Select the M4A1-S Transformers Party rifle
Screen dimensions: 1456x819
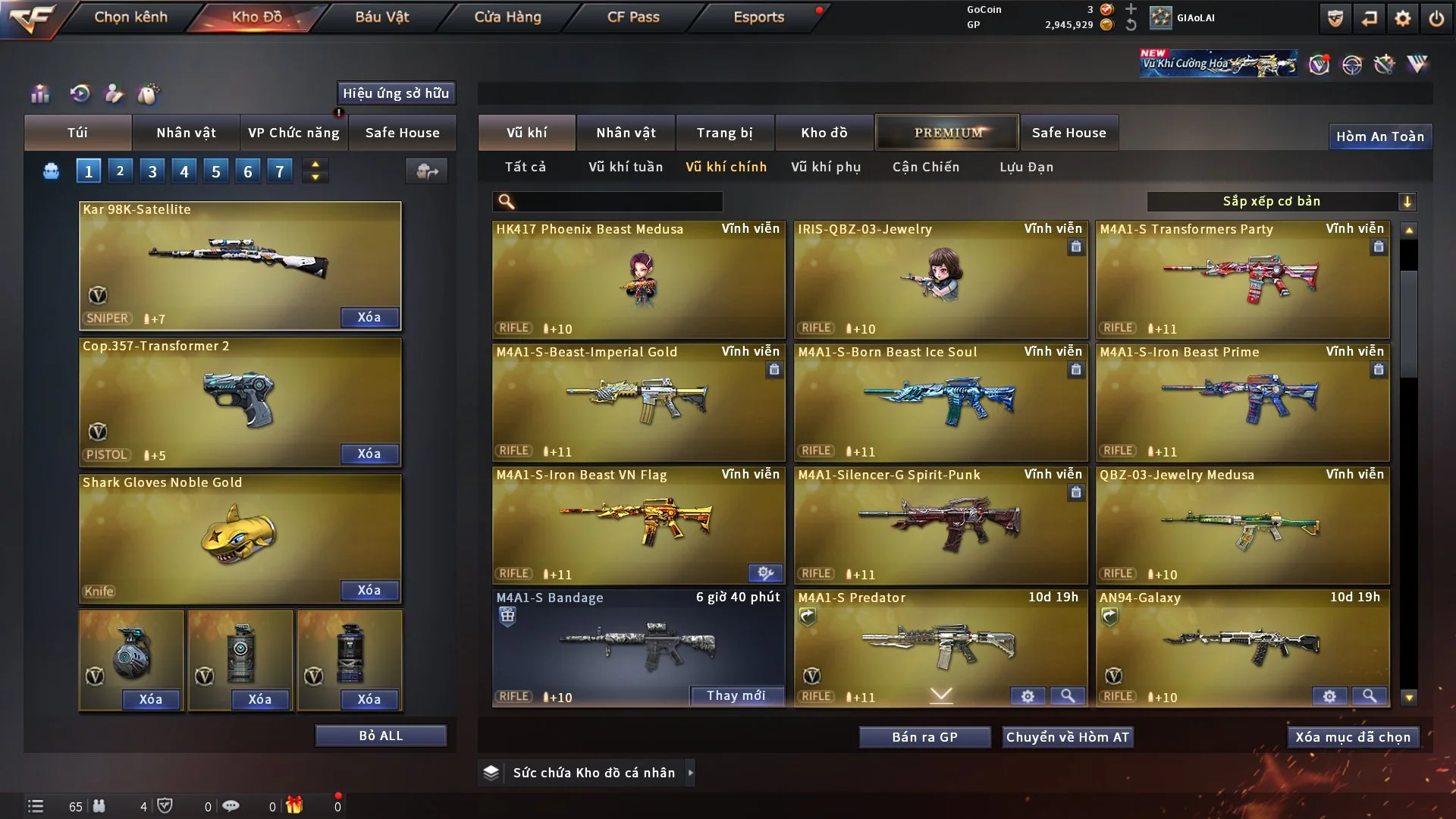tap(1241, 279)
